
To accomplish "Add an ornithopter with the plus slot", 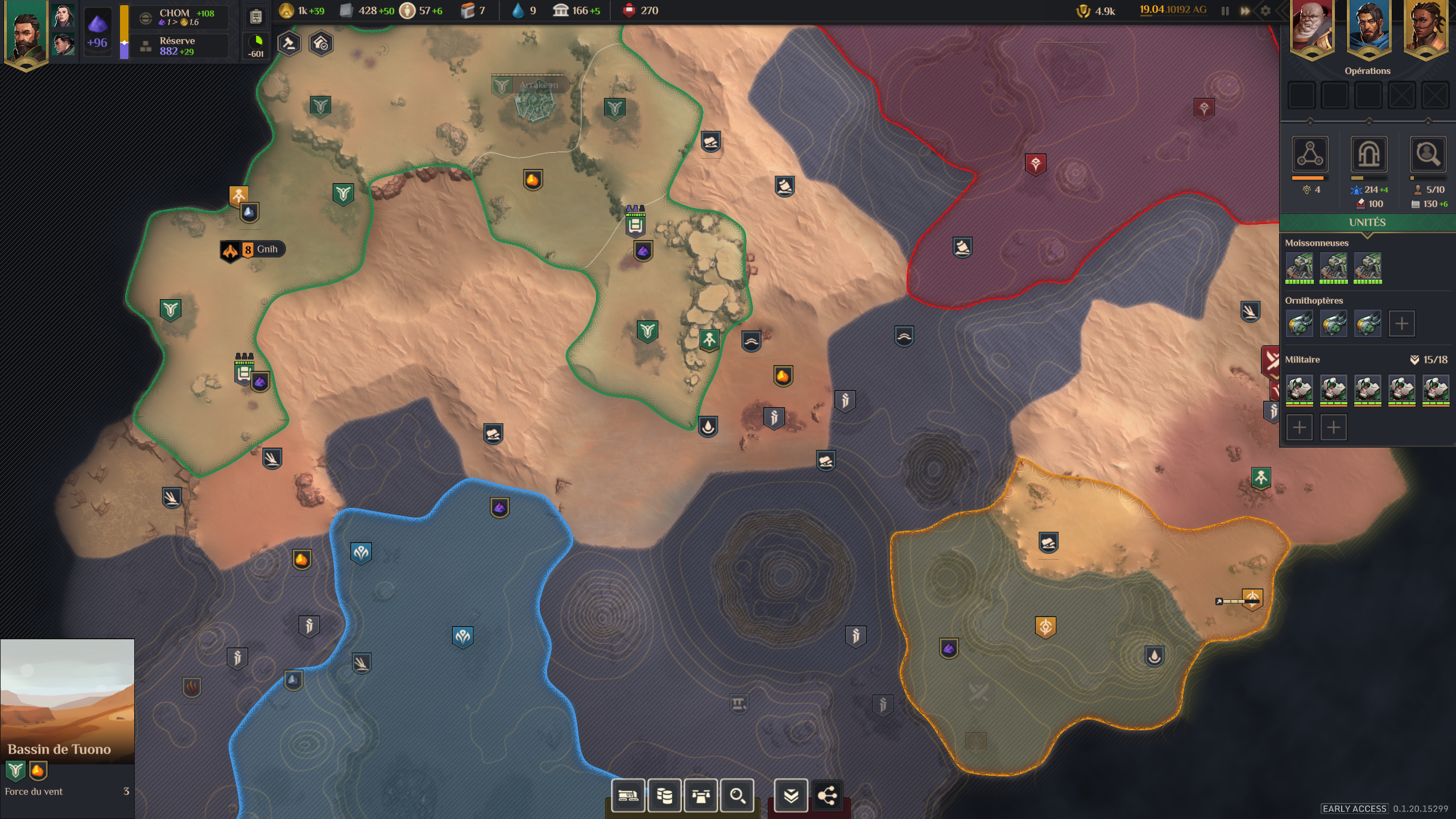I will [1401, 324].
